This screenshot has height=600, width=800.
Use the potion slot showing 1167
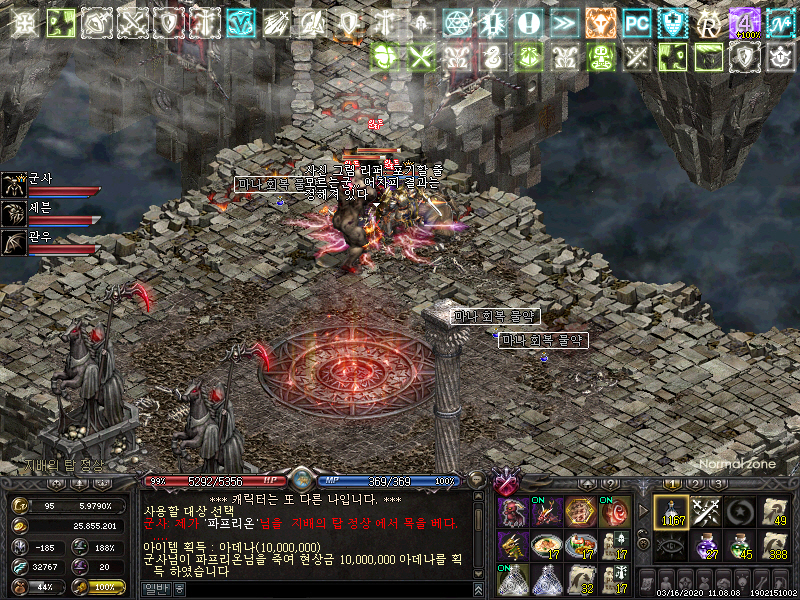[x=671, y=512]
